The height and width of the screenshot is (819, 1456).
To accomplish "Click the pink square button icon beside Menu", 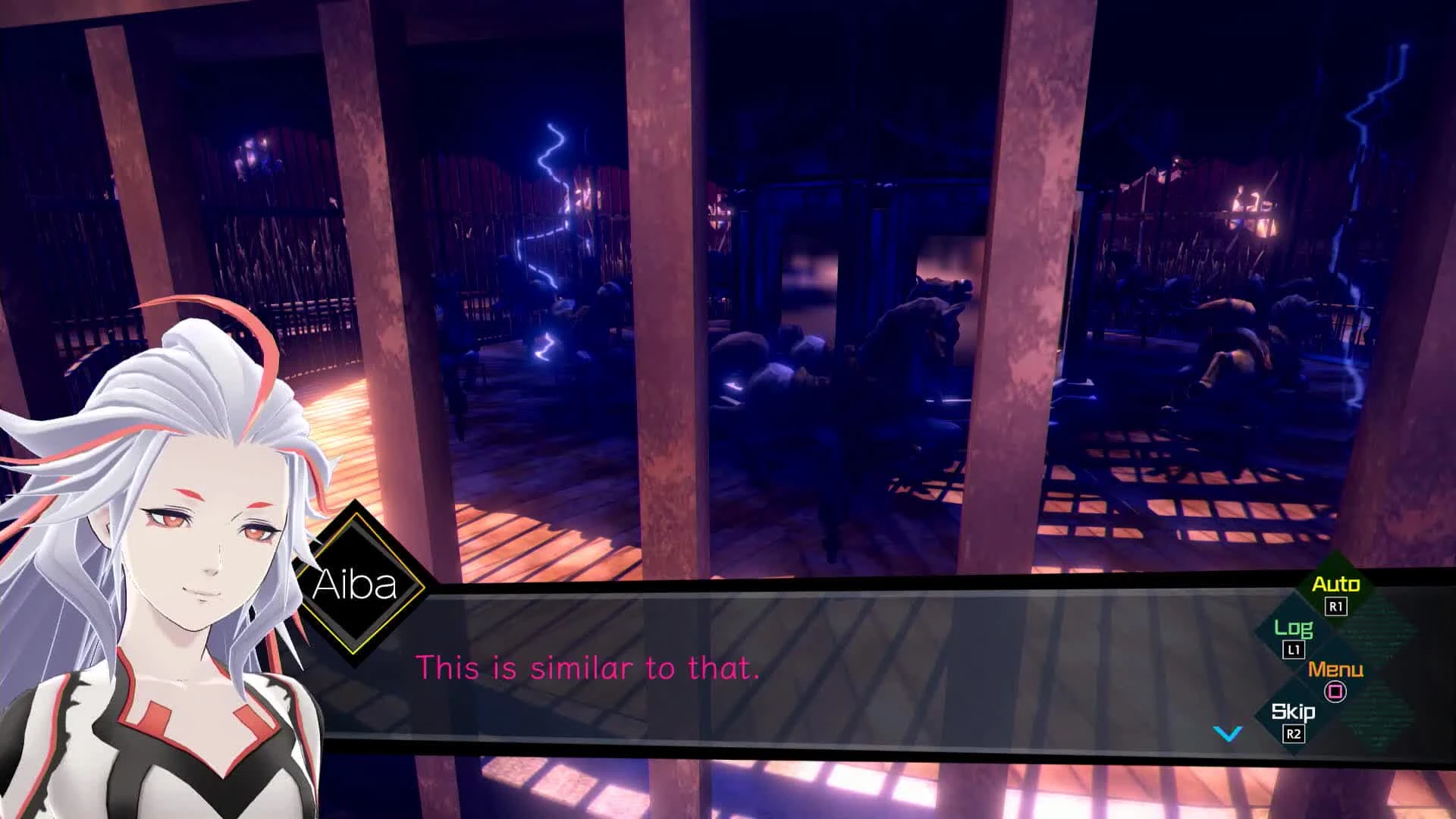I will coord(1335,690).
